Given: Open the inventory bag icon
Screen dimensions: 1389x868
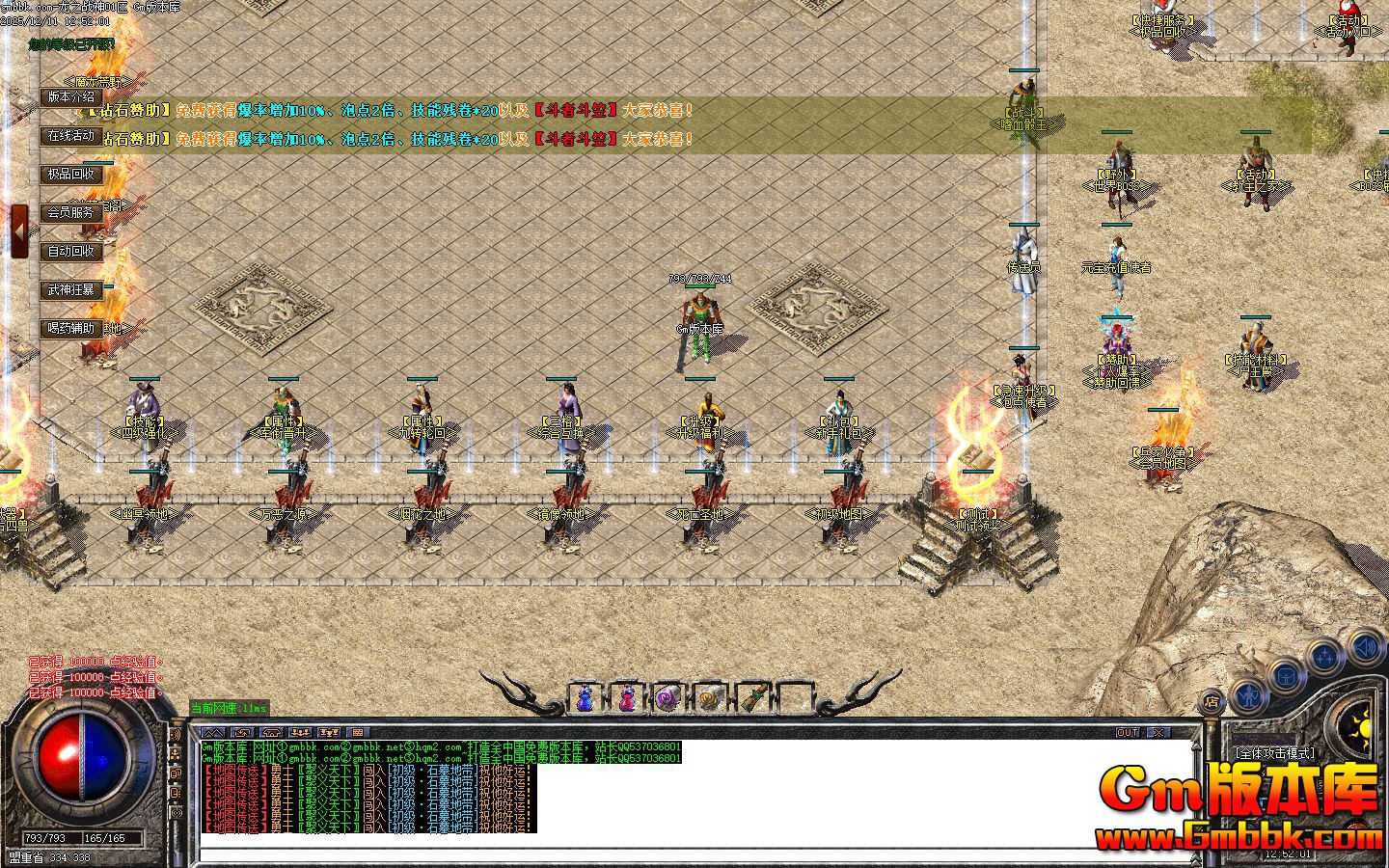Looking at the screenshot, I should click(x=1286, y=676).
